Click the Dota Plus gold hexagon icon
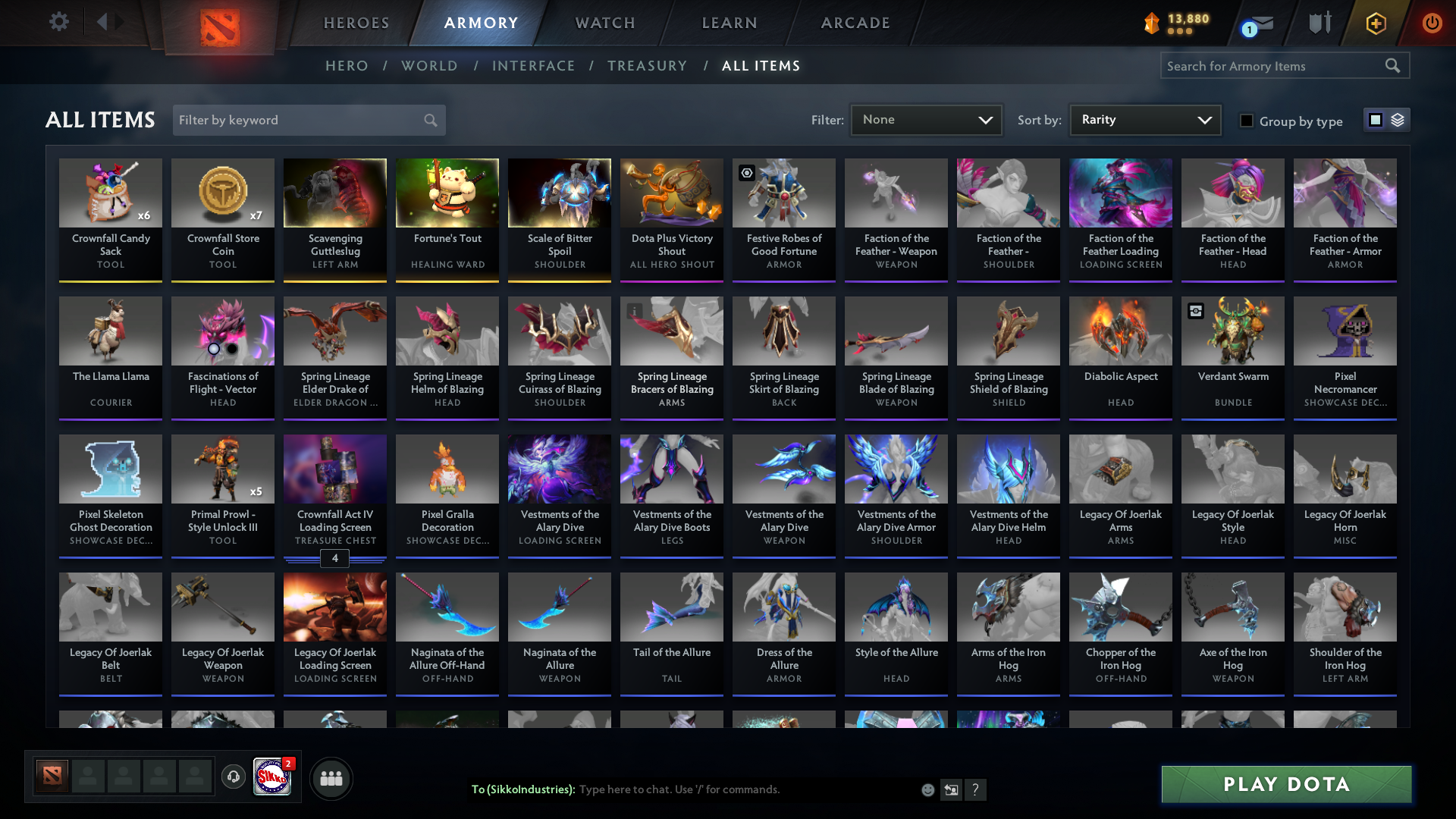1456x819 pixels. click(x=1375, y=24)
